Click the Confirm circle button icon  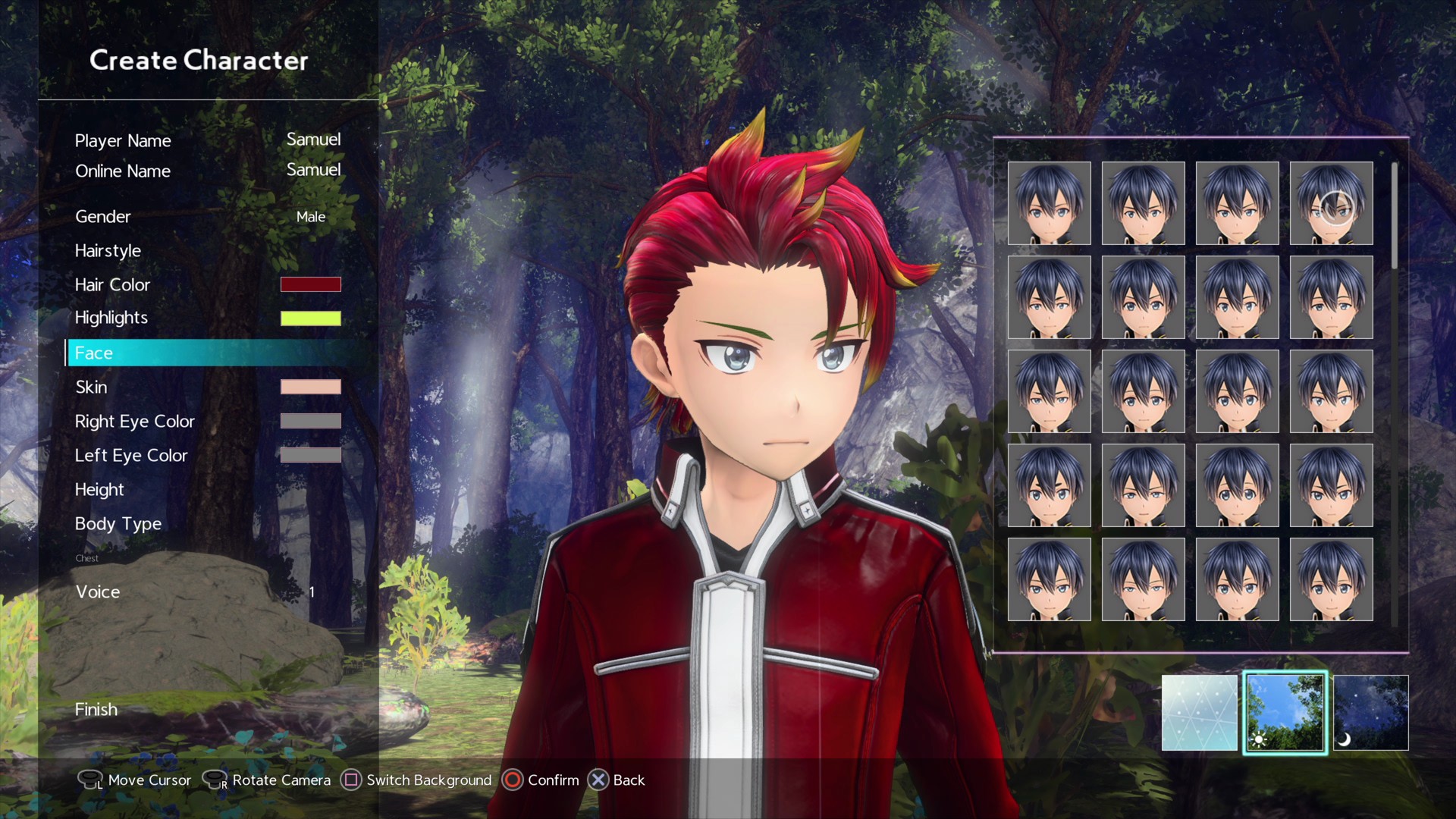tap(513, 780)
